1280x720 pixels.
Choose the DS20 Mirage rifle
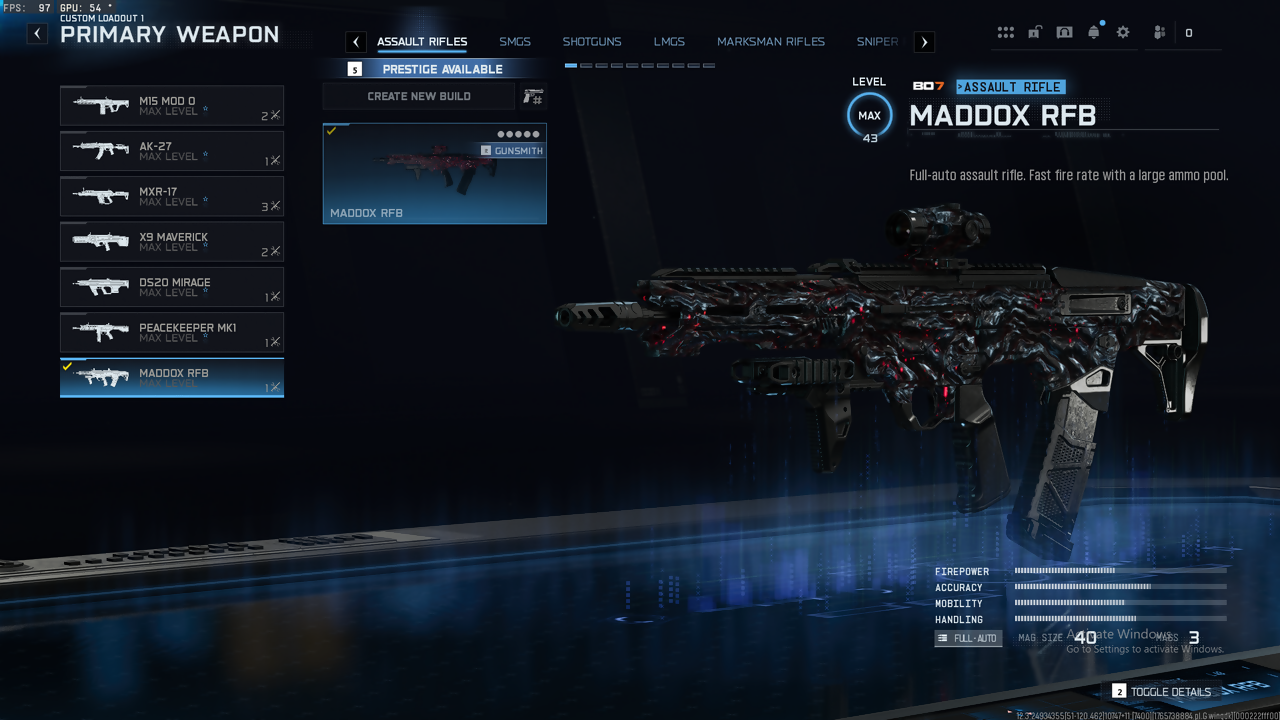(172, 287)
